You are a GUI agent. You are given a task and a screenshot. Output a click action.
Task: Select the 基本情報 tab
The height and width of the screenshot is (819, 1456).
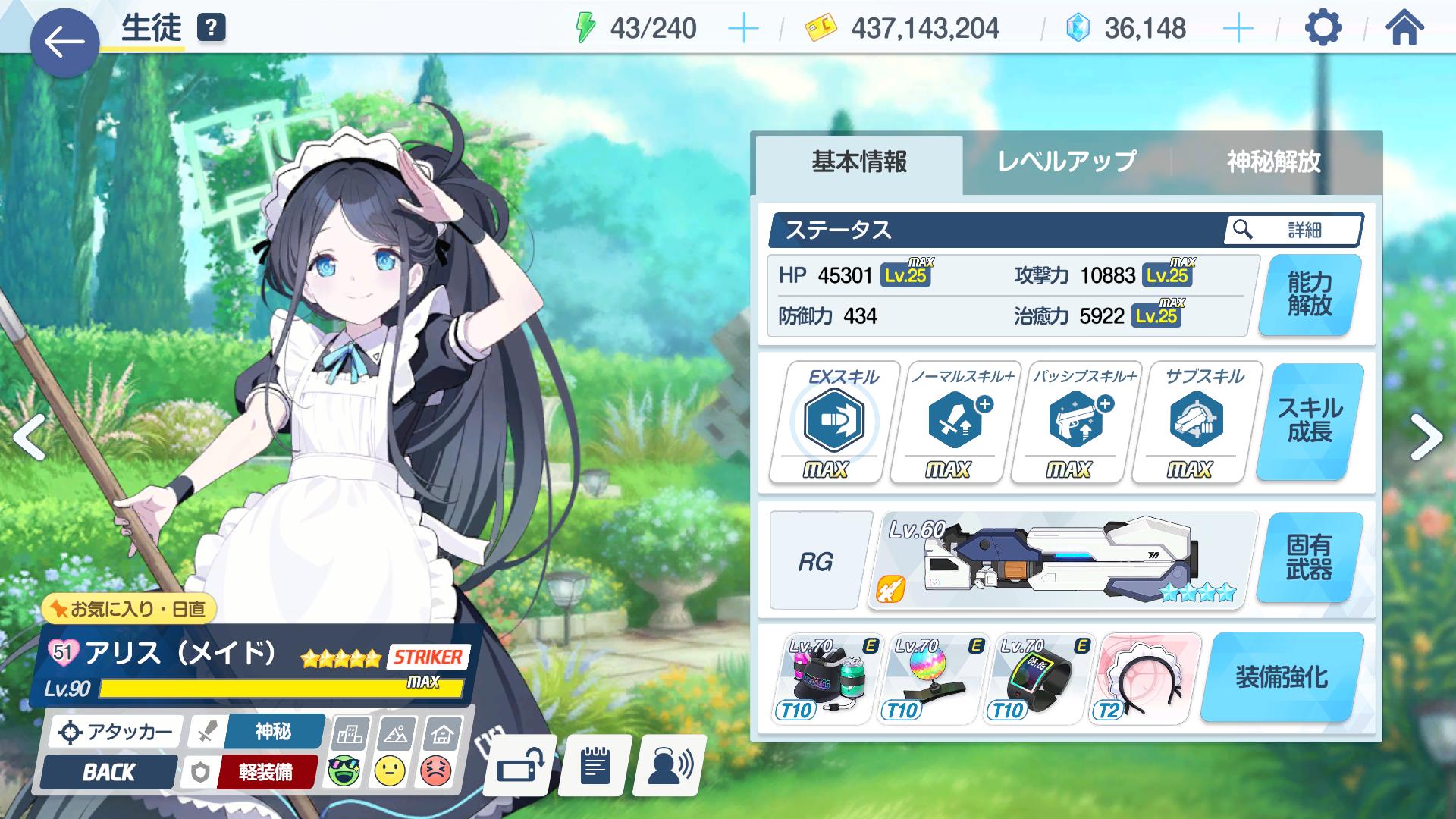[859, 162]
